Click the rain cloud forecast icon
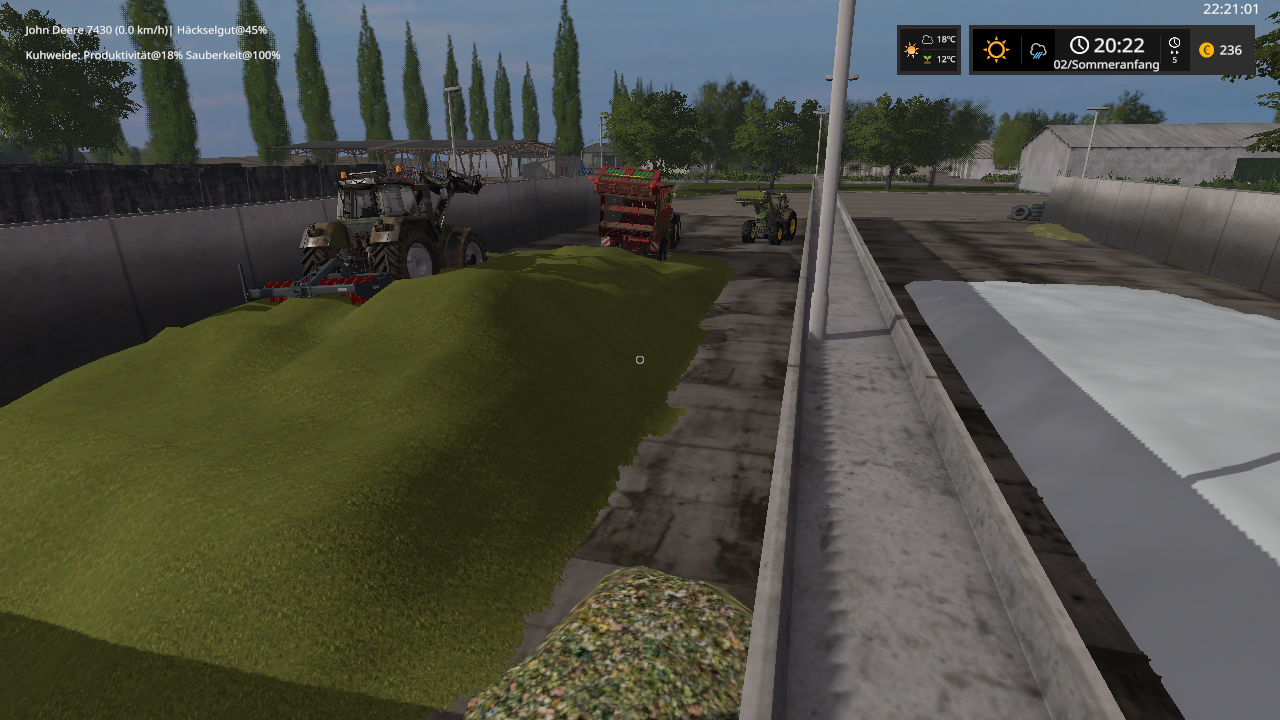This screenshot has height=720, width=1280. click(1038, 50)
